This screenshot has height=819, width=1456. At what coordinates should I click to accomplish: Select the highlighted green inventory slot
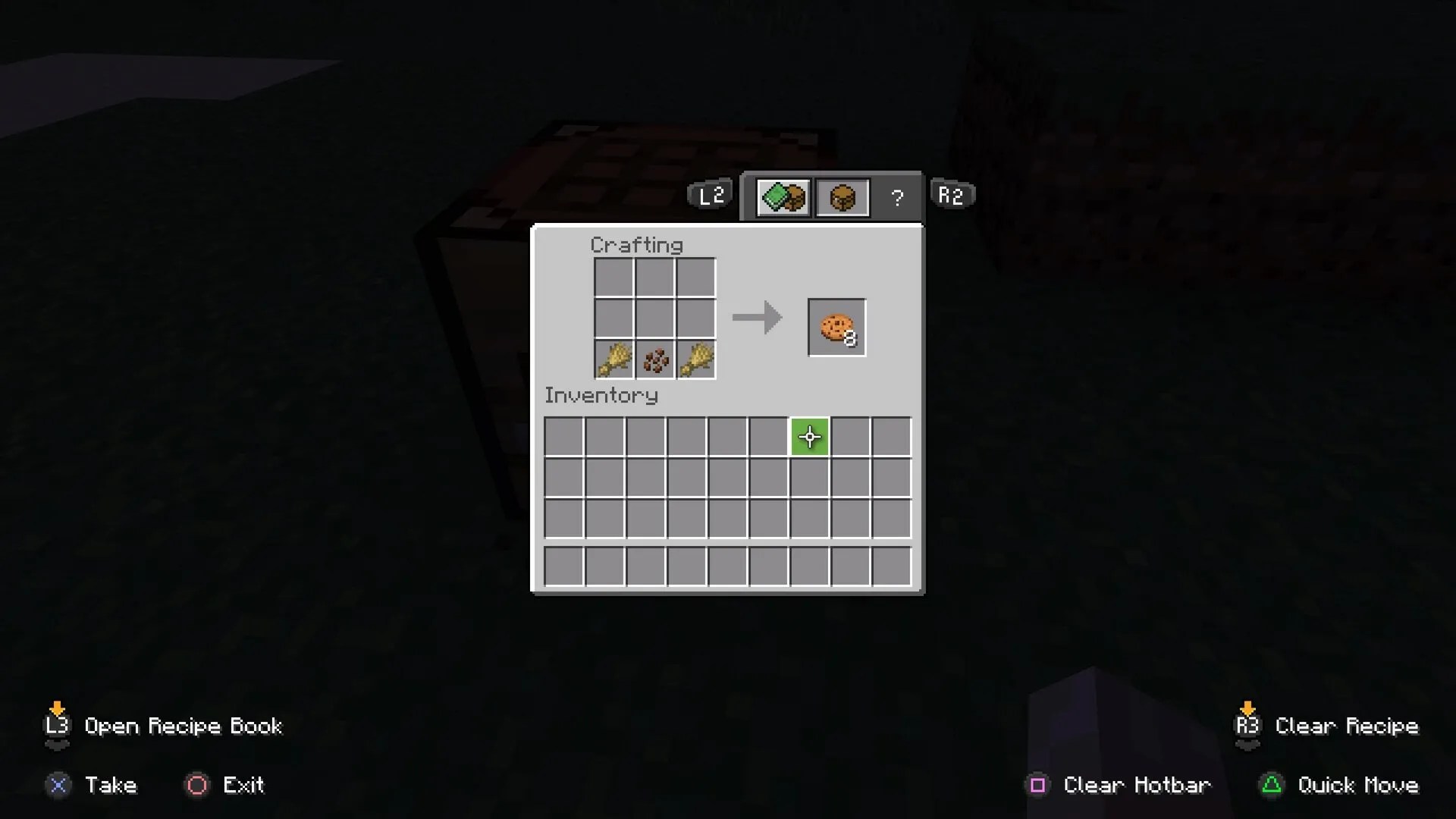[x=808, y=437]
